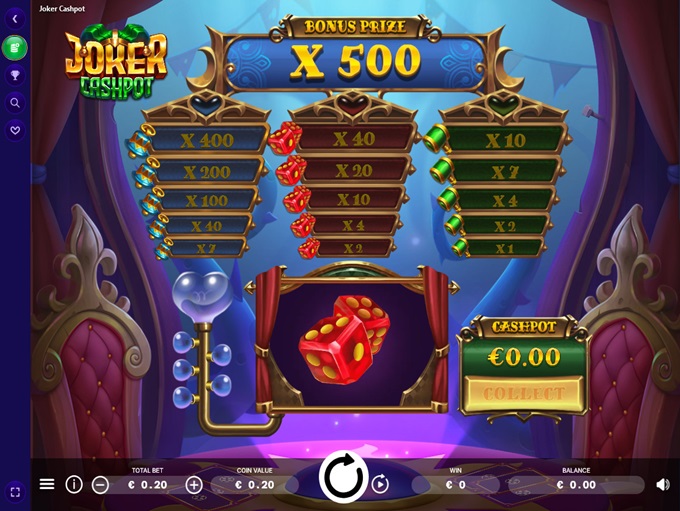680x511 pixels.
Task: Collect the Cashpot winnings
Action: [x=524, y=393]
